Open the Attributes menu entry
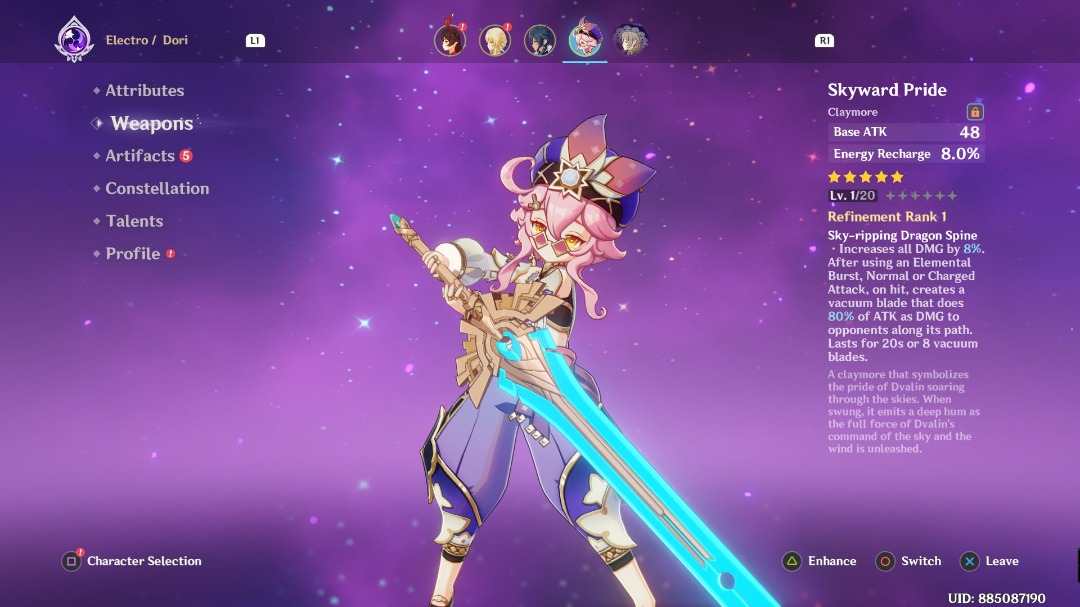 coord(145,90)
